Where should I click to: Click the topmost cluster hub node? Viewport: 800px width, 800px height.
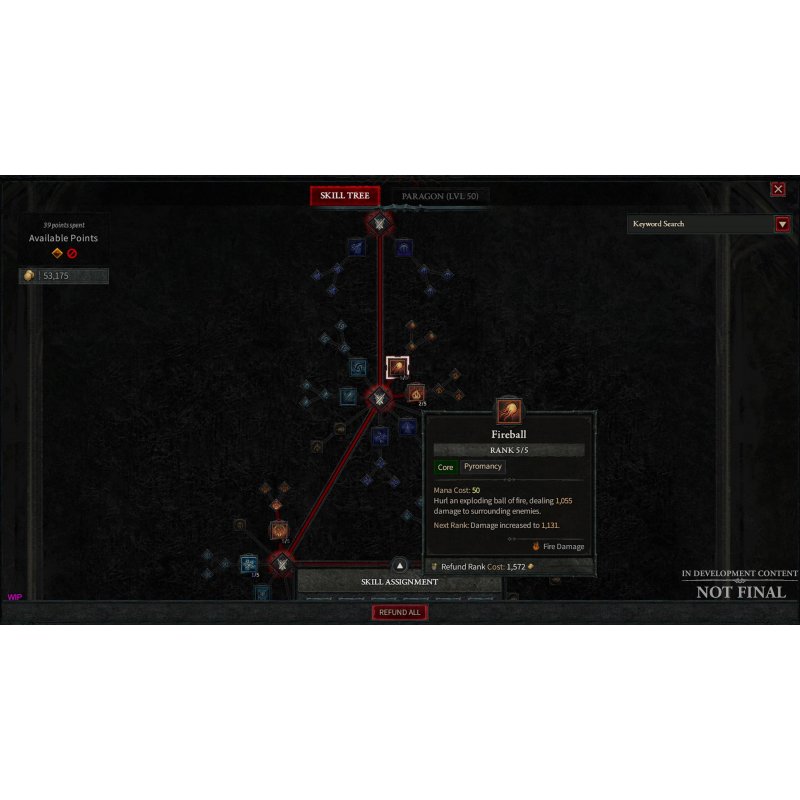click(378, 222)
